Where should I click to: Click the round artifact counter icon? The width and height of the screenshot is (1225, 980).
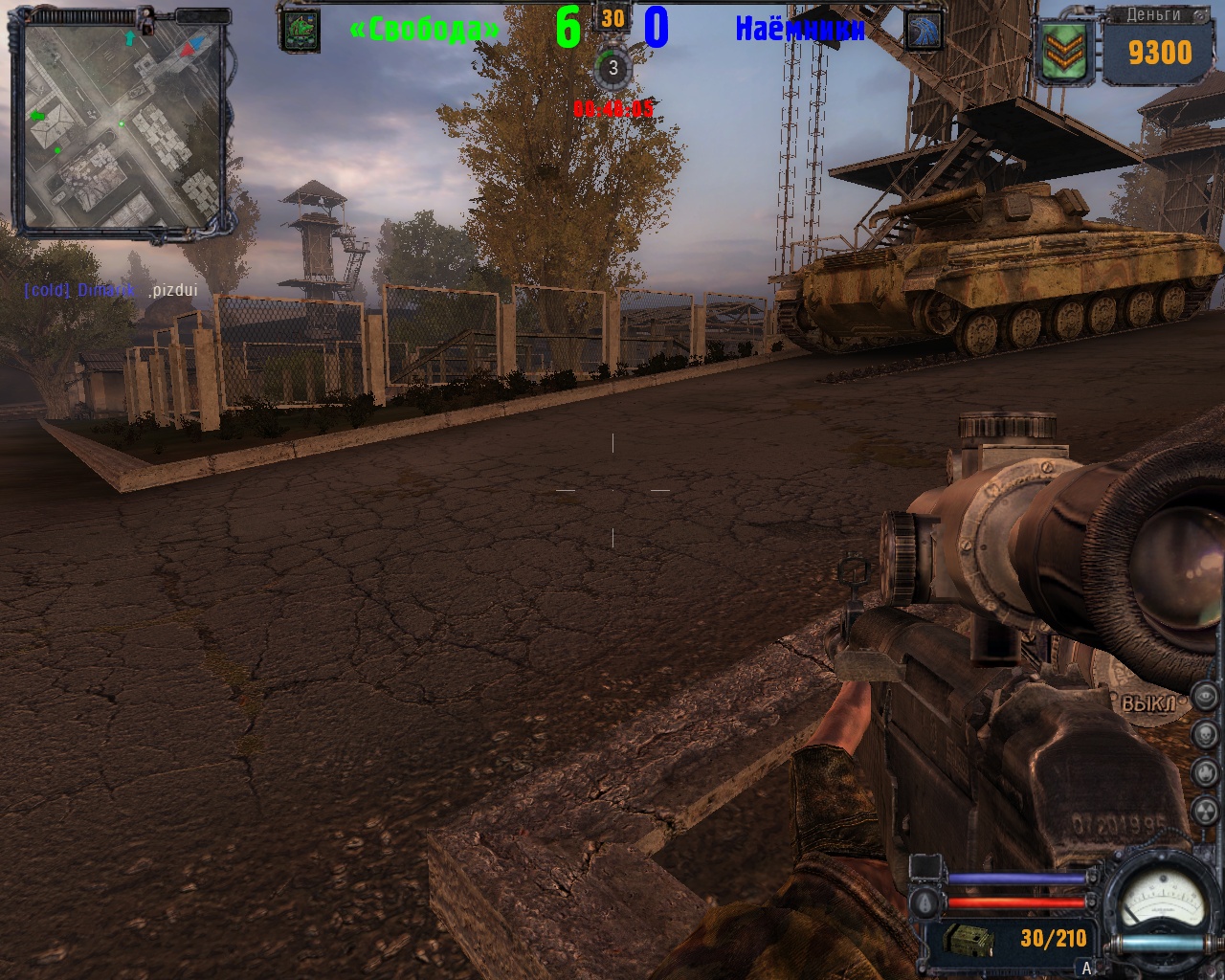(612, 69)
